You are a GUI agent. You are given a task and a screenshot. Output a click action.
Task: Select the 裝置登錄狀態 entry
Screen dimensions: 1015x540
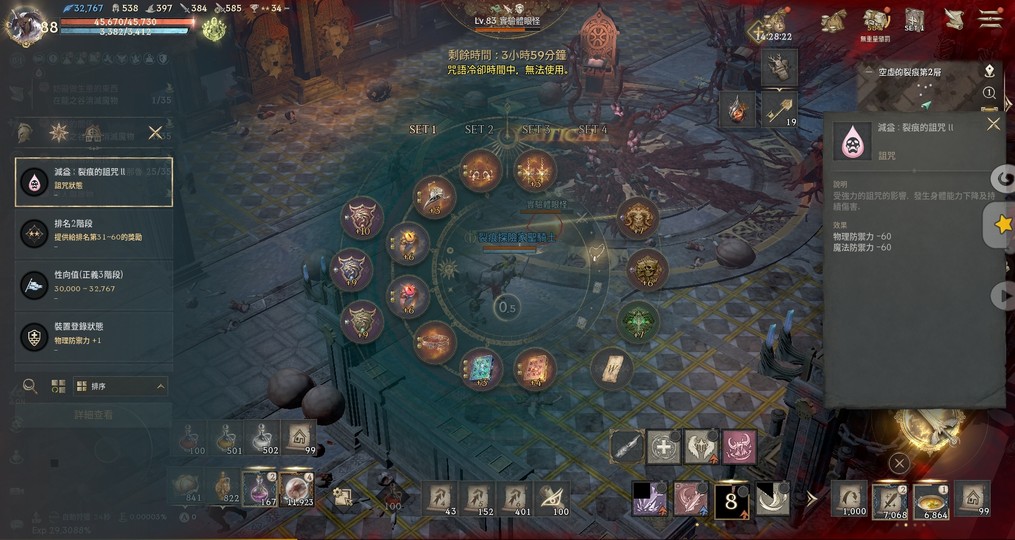[x=94, y=335]
